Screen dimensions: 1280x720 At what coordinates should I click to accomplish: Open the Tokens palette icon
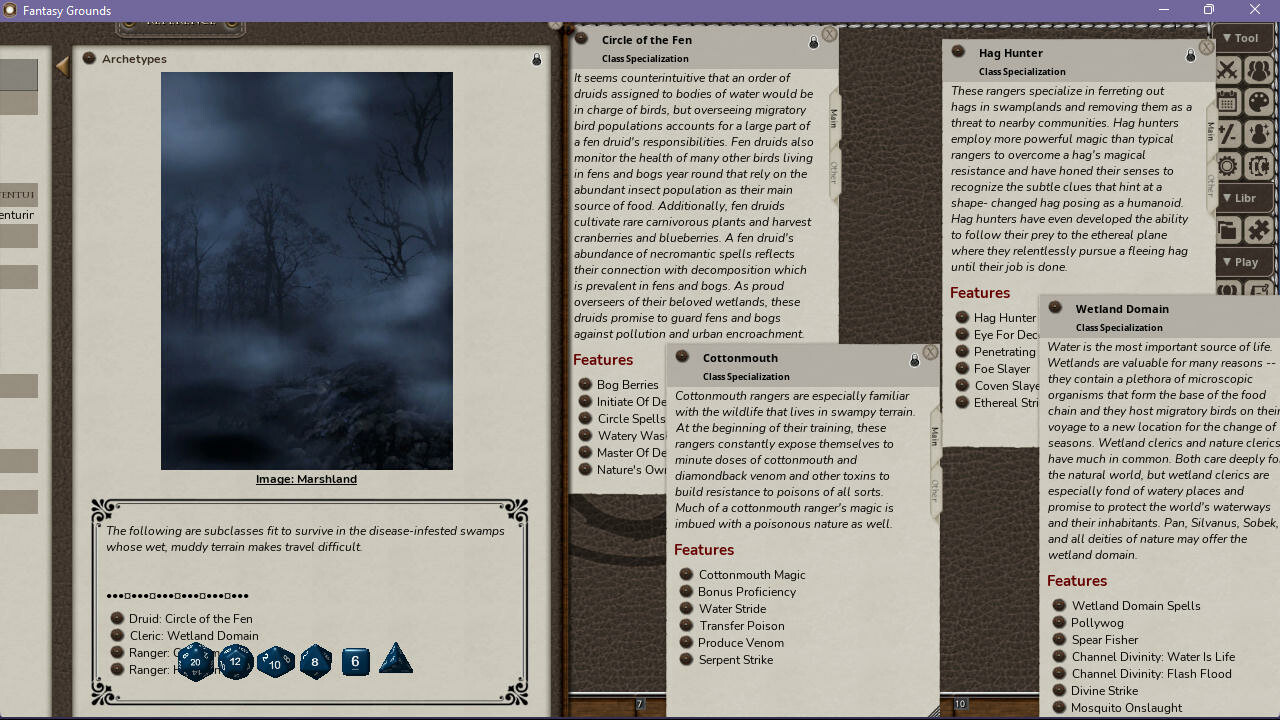(1259, 101)
